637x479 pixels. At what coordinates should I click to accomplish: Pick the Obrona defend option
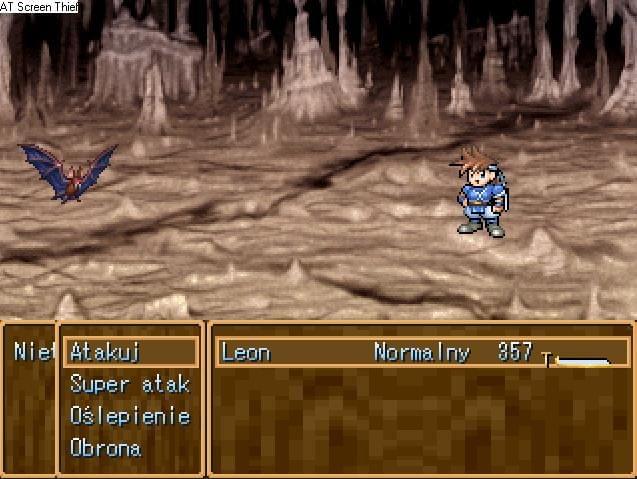coord(105,448)
